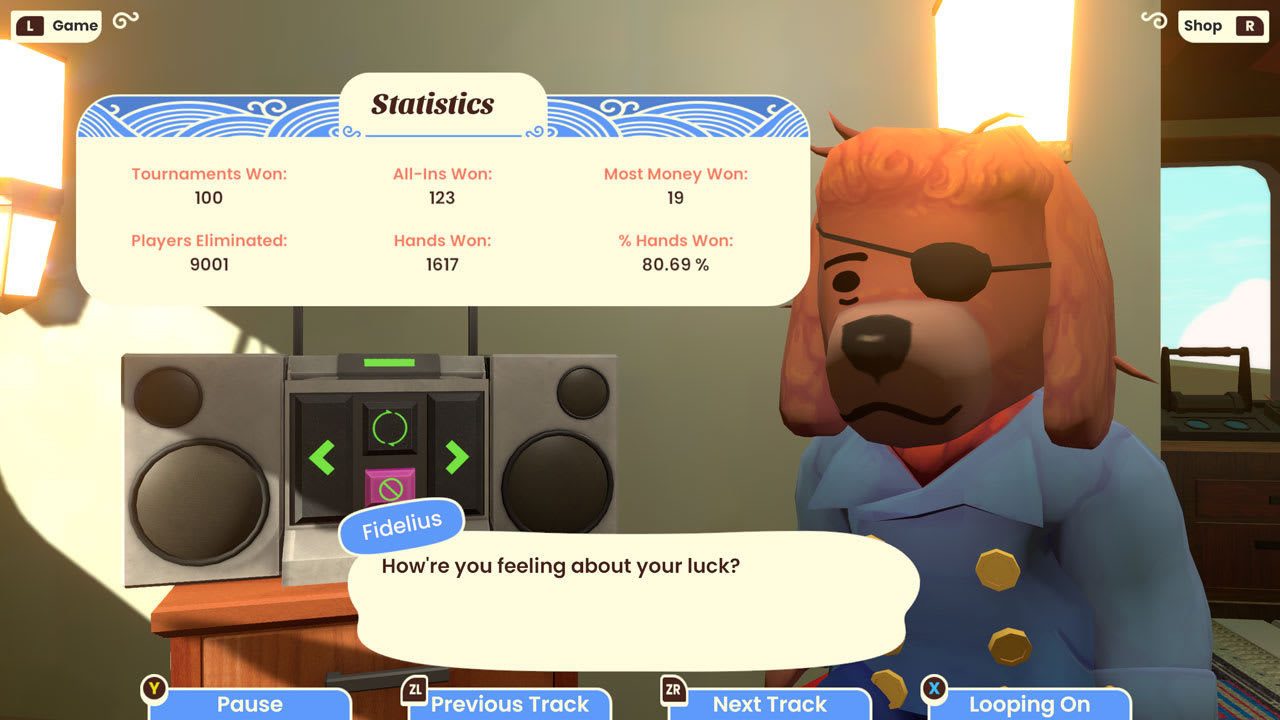Click the dialogue bubble to continue
Viewport: 1280px width, 720px height.
point(630,600)
